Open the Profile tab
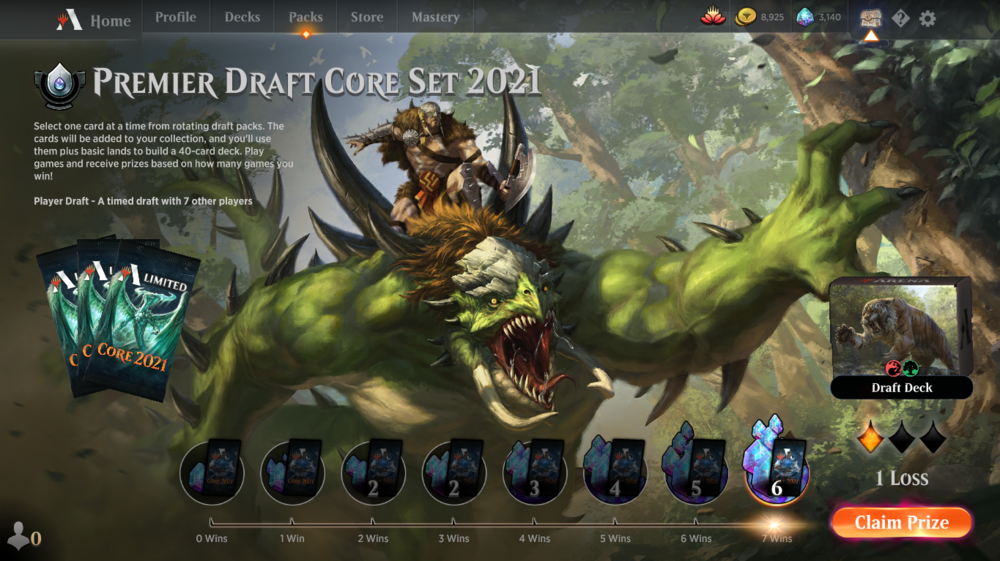Viewport: 1000px width, 561px height. [x=176, y=17]
